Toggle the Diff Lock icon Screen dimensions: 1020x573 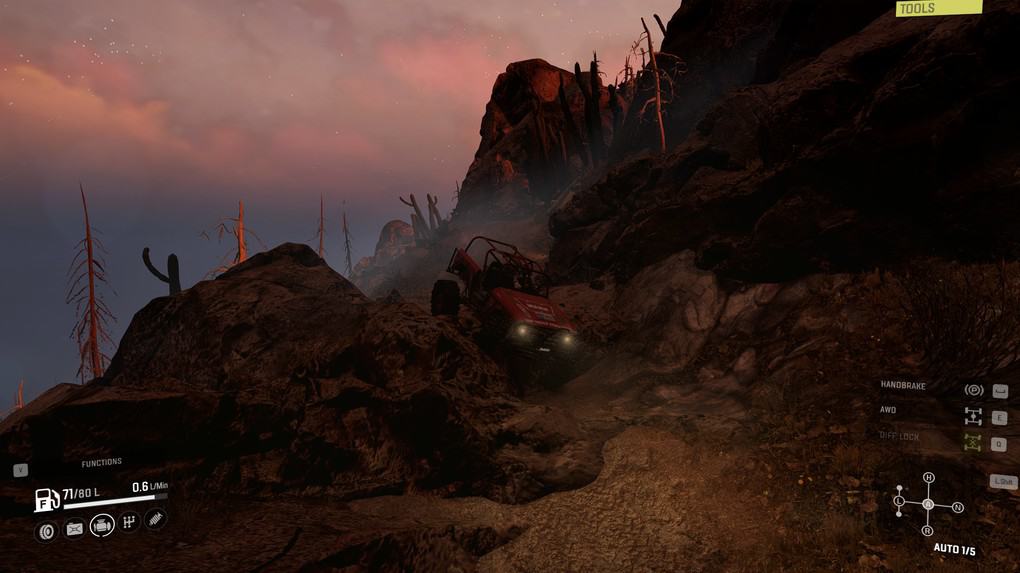pos(972,442)
